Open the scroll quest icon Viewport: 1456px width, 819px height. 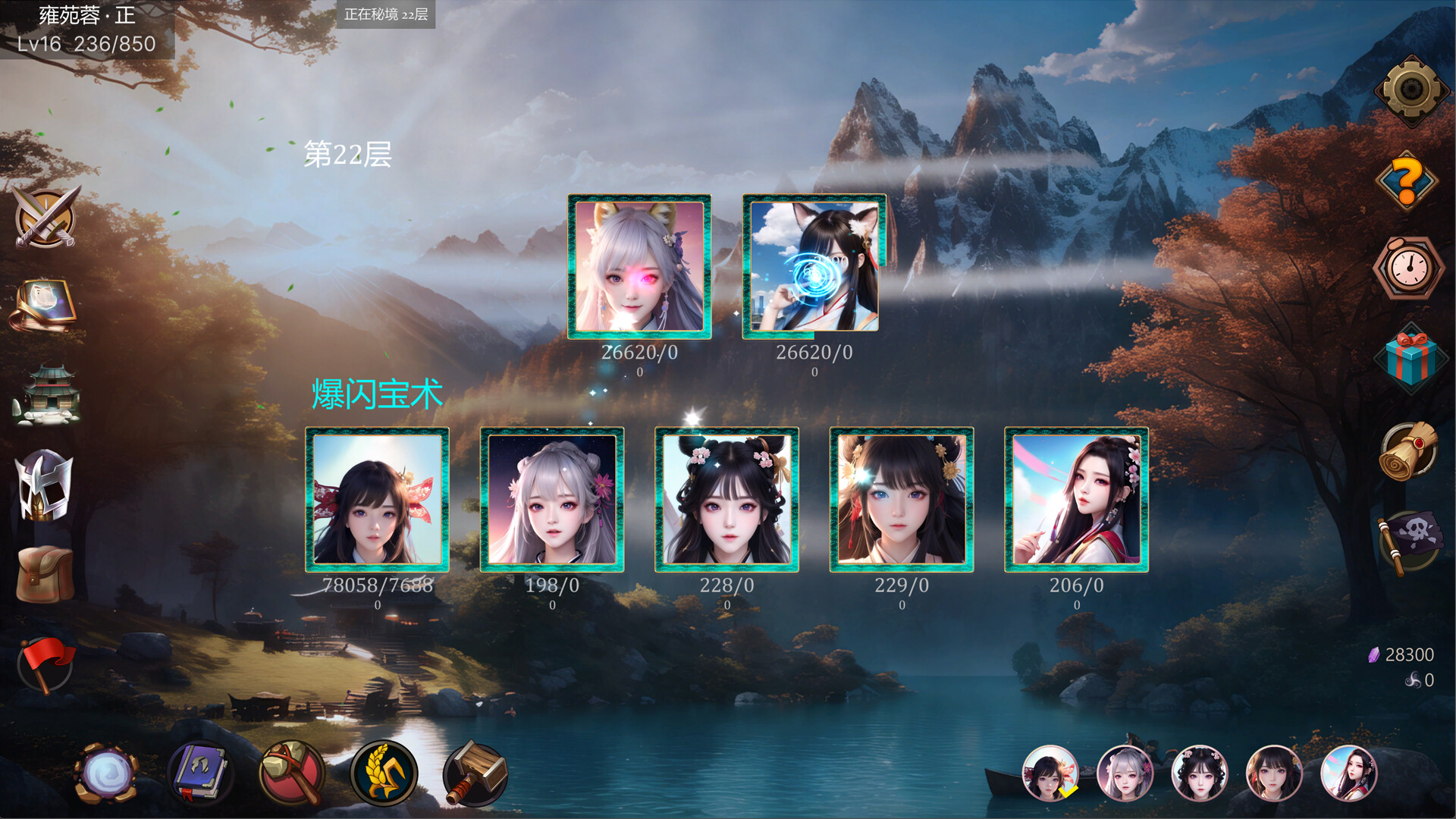[x=1410, y=446]
